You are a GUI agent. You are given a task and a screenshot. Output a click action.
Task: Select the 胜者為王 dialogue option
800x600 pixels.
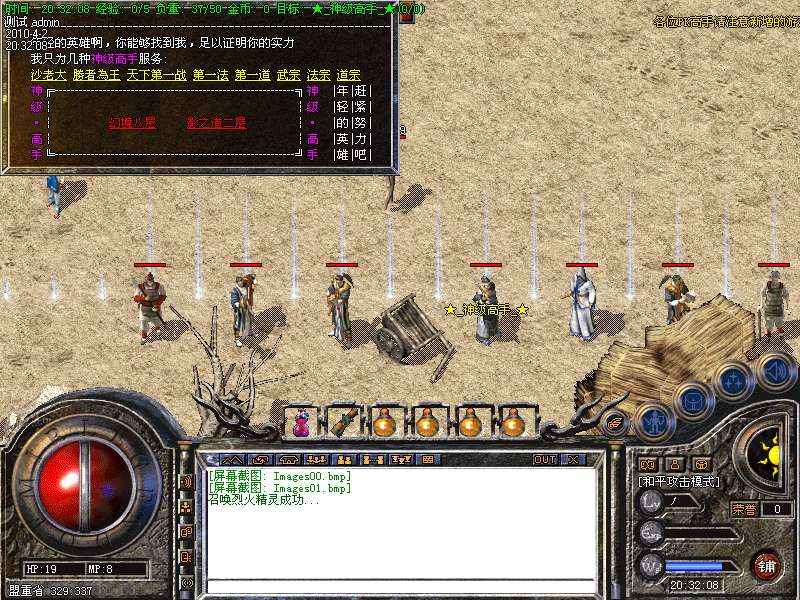click(x=95, y=75)
